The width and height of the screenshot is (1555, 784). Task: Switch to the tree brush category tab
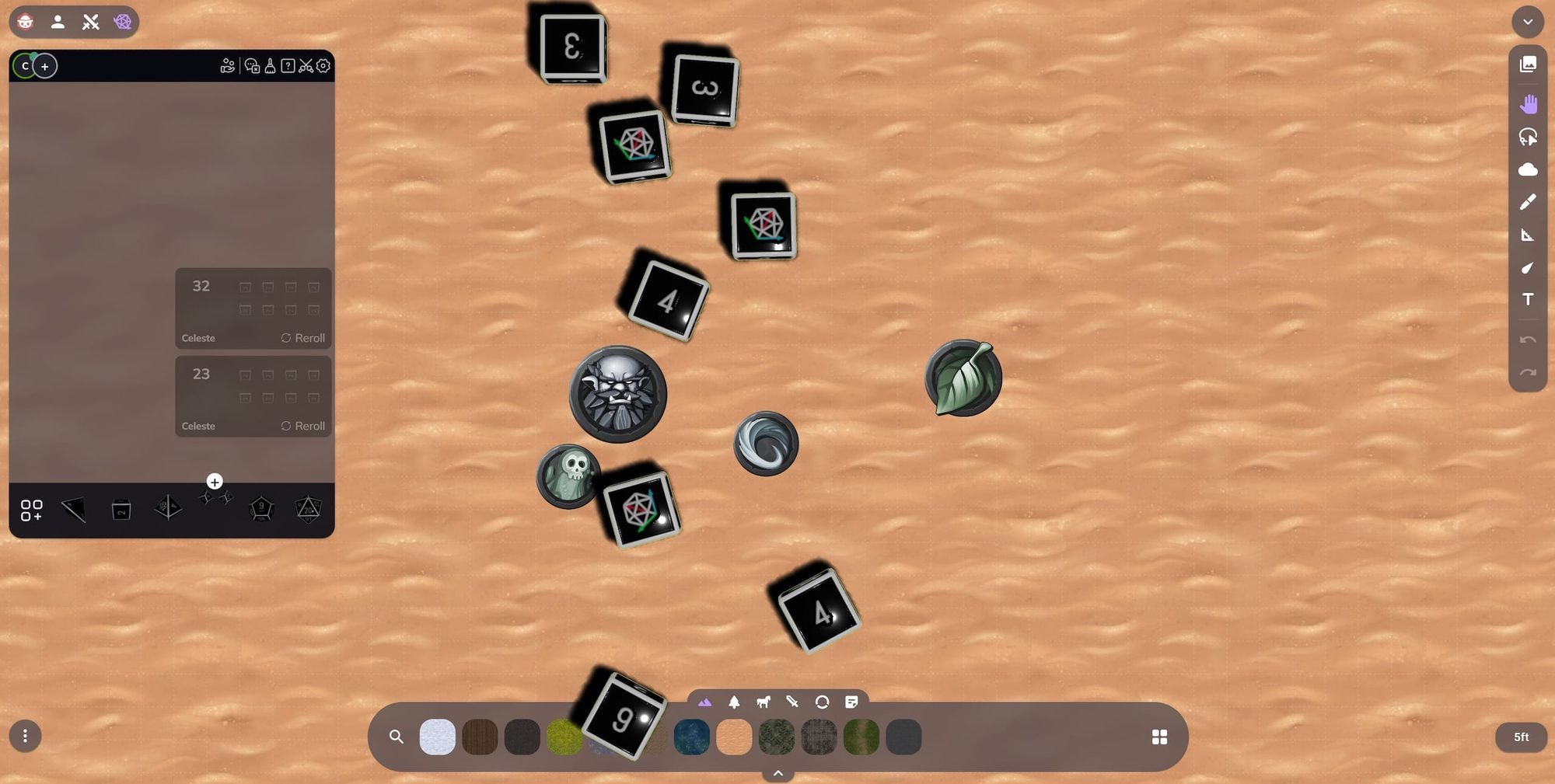pos(733,702)
